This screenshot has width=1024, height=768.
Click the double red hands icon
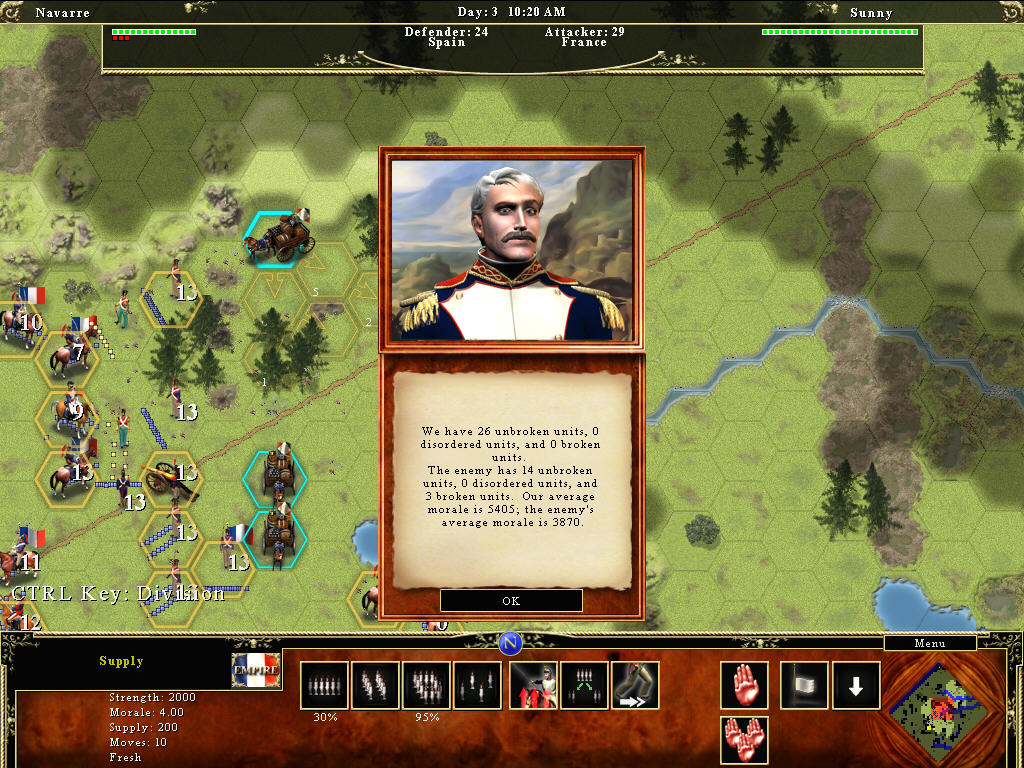point(745,740)
